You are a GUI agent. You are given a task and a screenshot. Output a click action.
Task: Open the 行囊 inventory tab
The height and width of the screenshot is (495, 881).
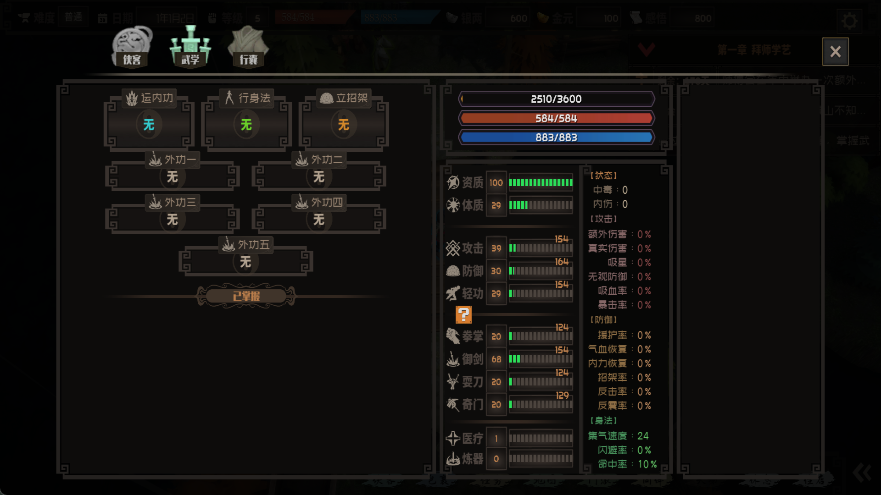(x=247, y=46)
